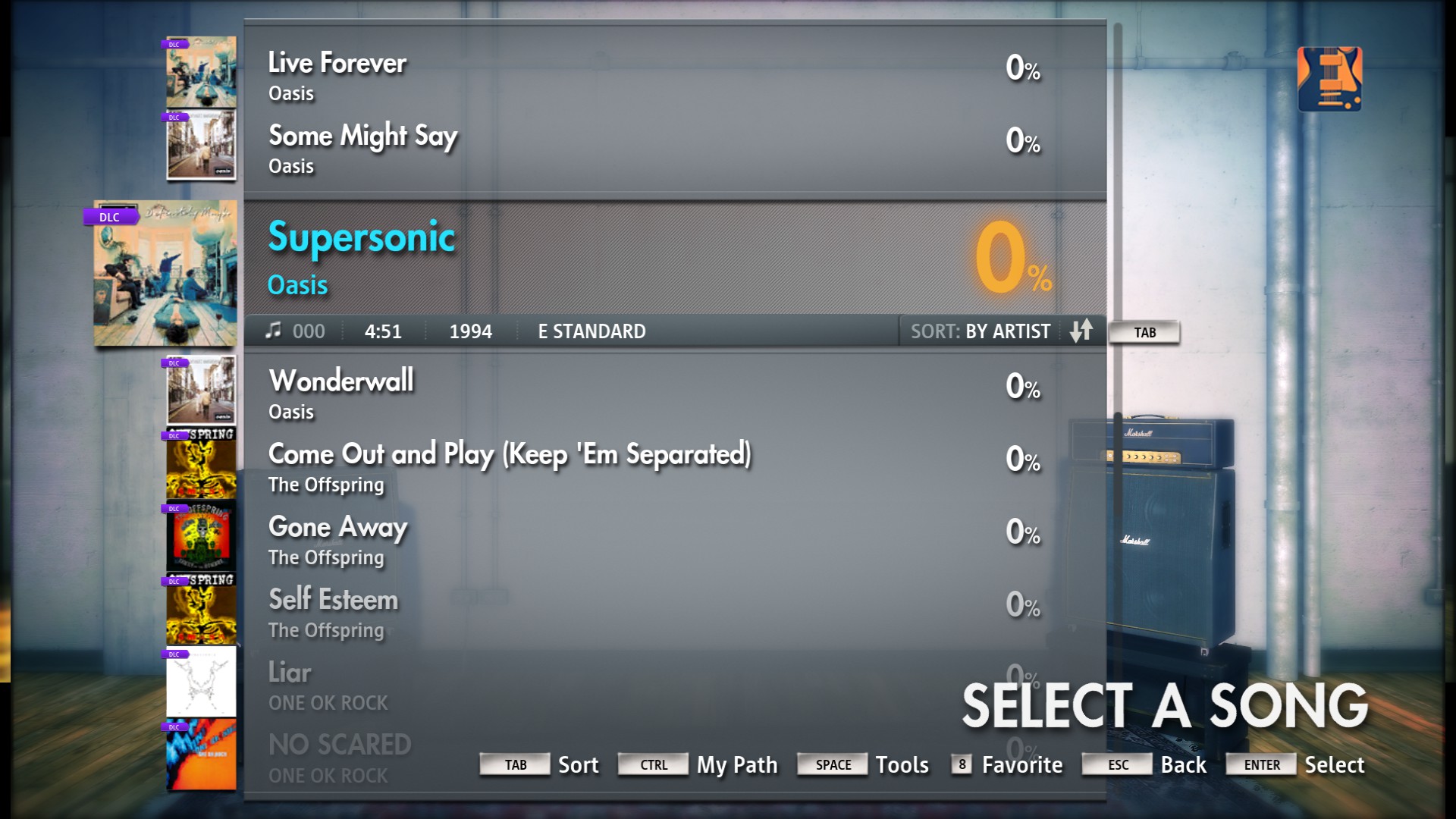Click the TAB key icon beside the sort indicator

tap(1144, 332)
